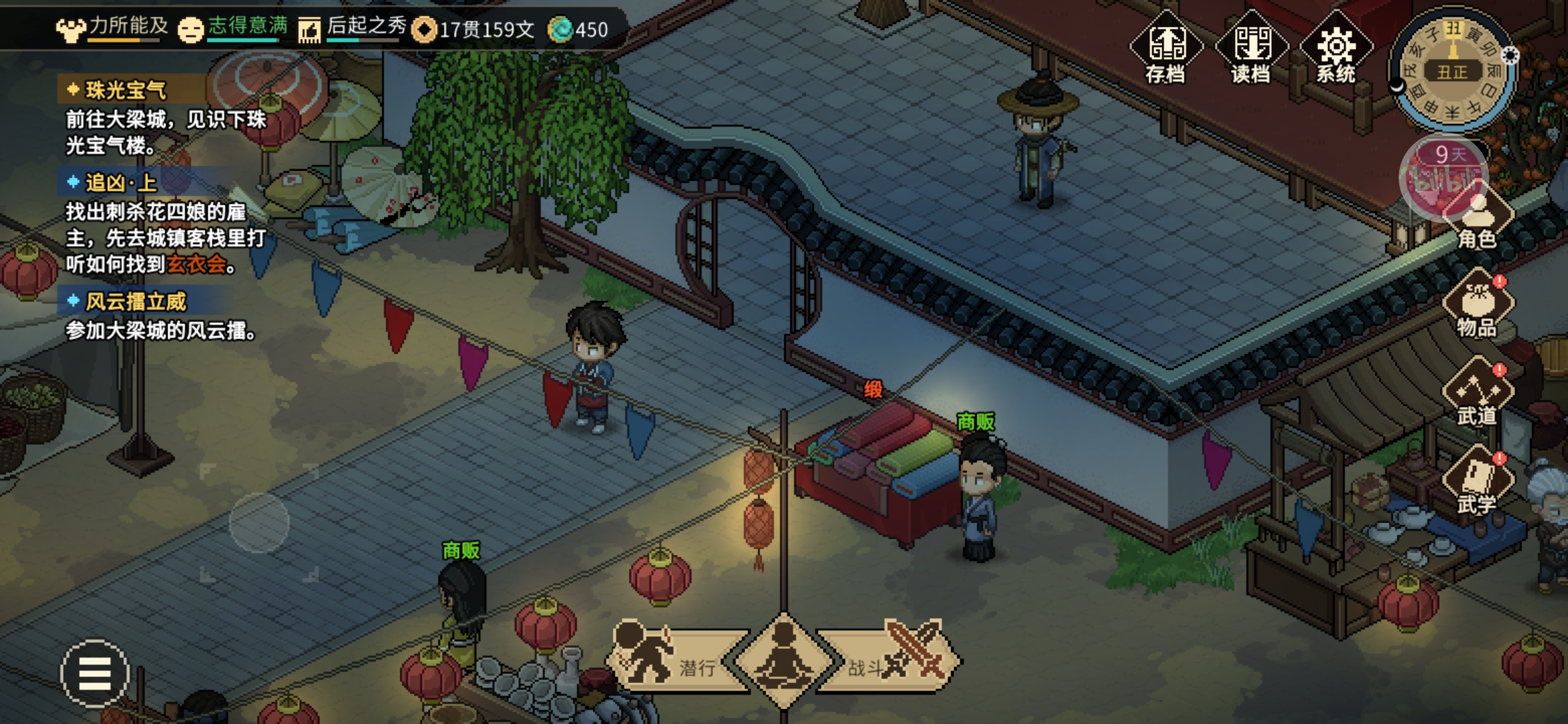The height and width of the screenshot is (724, 1568).
Task: Open the 读档 load menu
Action: (x=1251, y=48)
